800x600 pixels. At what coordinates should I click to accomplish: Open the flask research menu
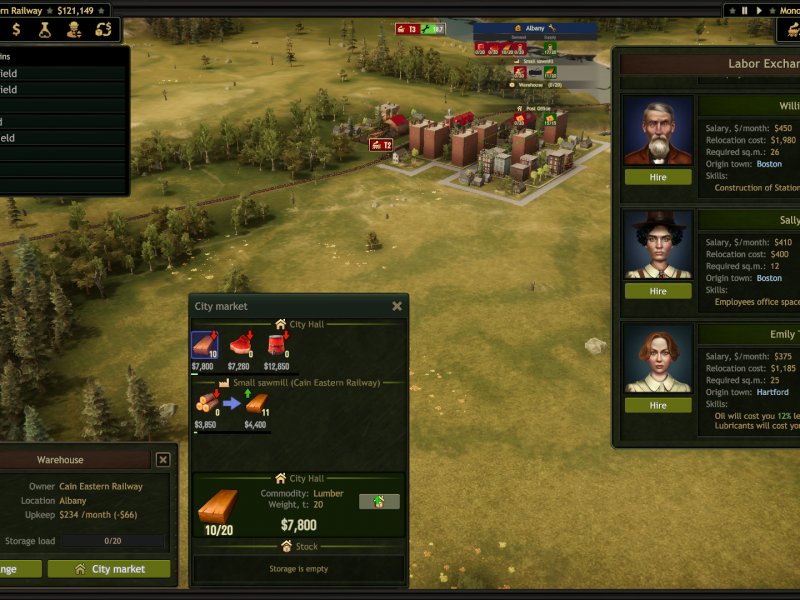(x=45, y=31)
